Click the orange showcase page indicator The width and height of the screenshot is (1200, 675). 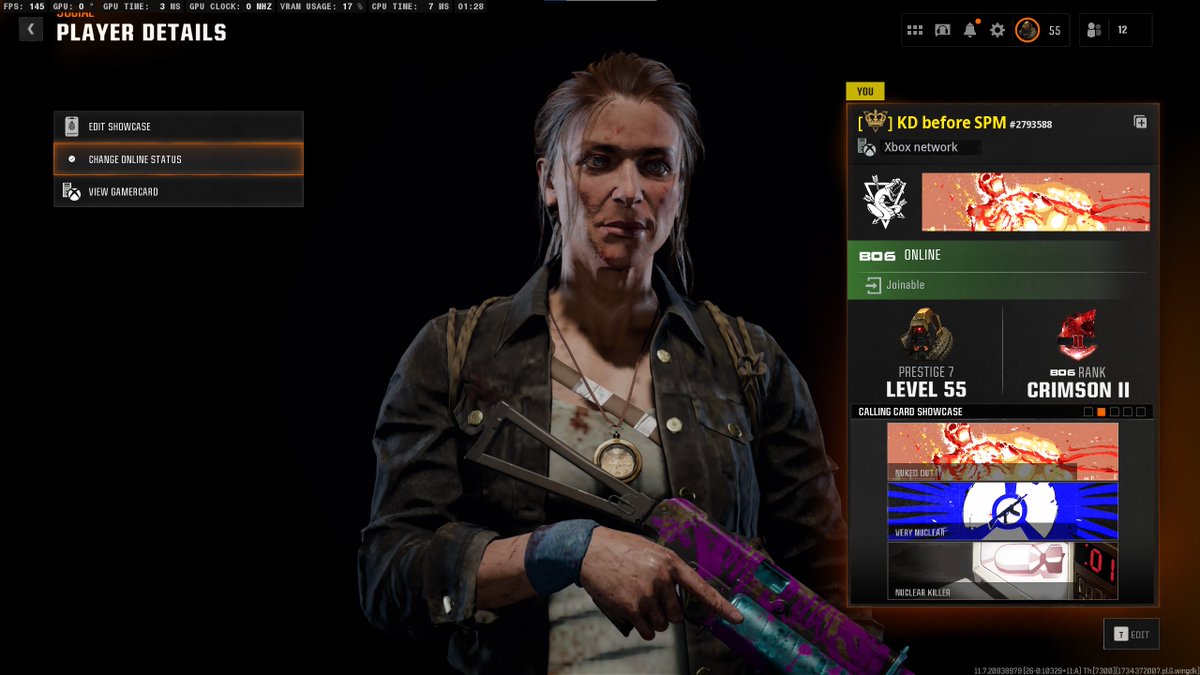[x=1101, y=412]
